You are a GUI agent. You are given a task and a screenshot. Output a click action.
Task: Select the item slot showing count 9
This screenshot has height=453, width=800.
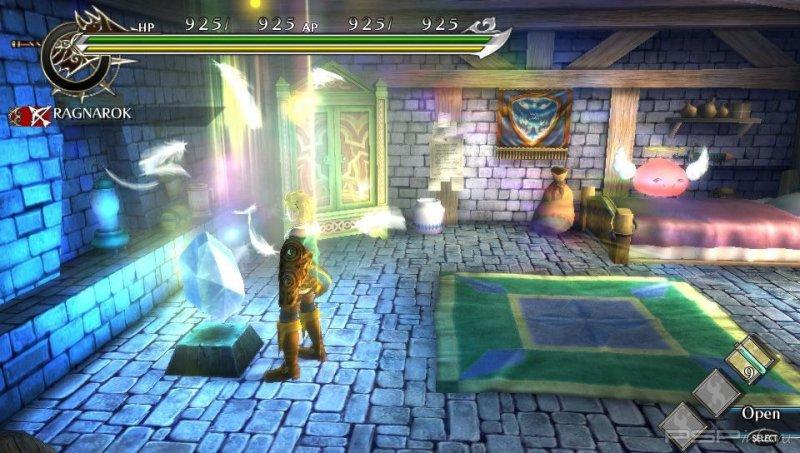(750, 362)
